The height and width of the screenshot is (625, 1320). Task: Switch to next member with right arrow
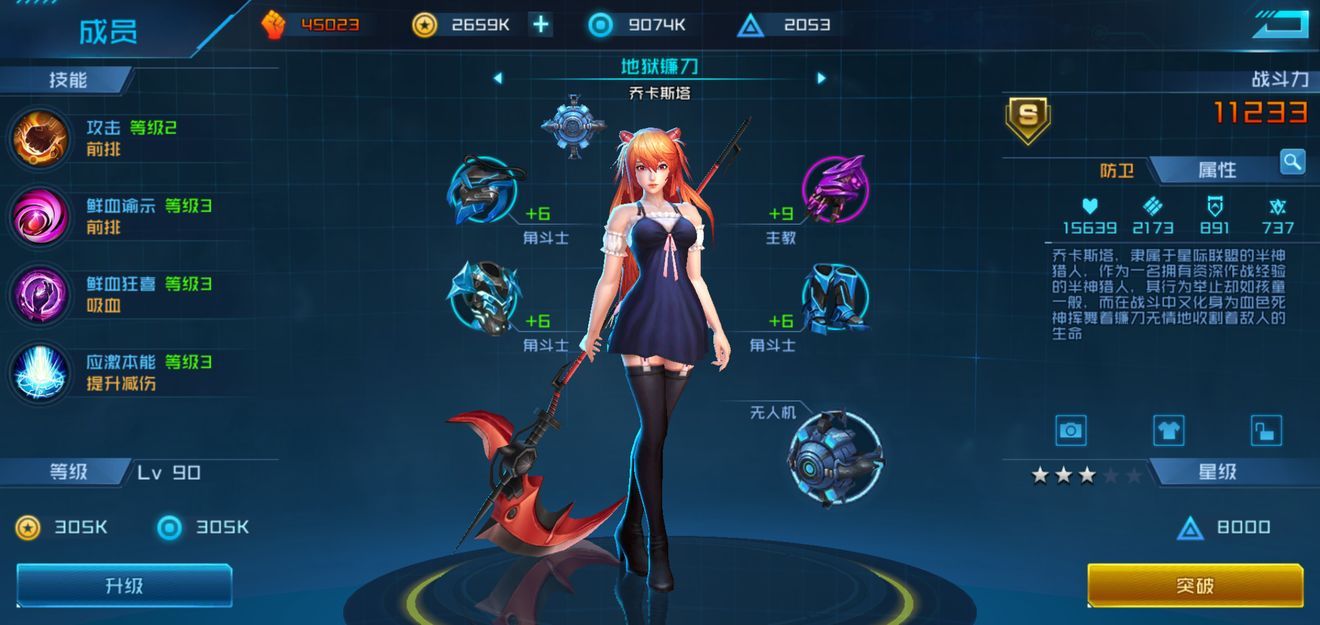pyautogui.click(x=822, y=78)
